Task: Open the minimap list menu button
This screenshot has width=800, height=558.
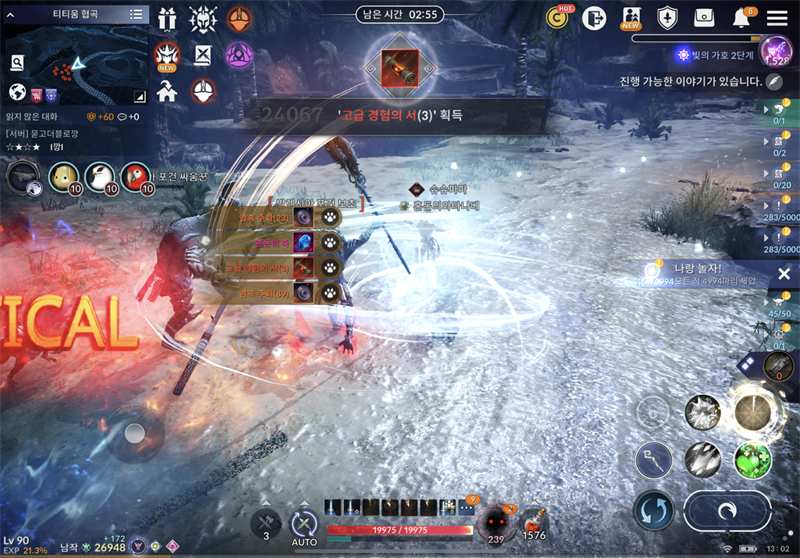Action: (136, 14)
